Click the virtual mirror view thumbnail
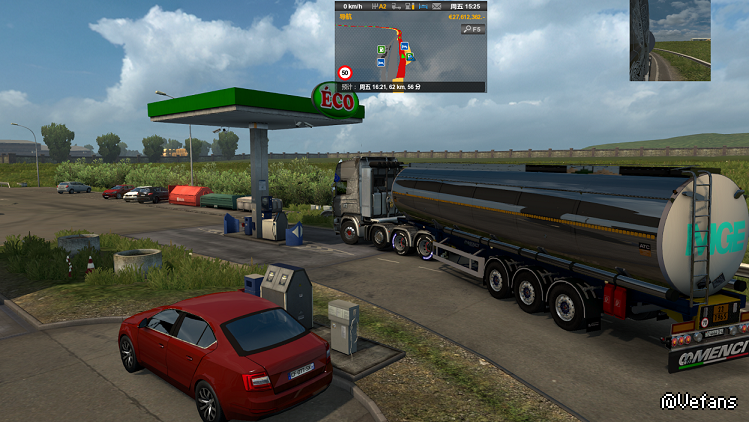749x422 pixels. click(x=669, y=40)
